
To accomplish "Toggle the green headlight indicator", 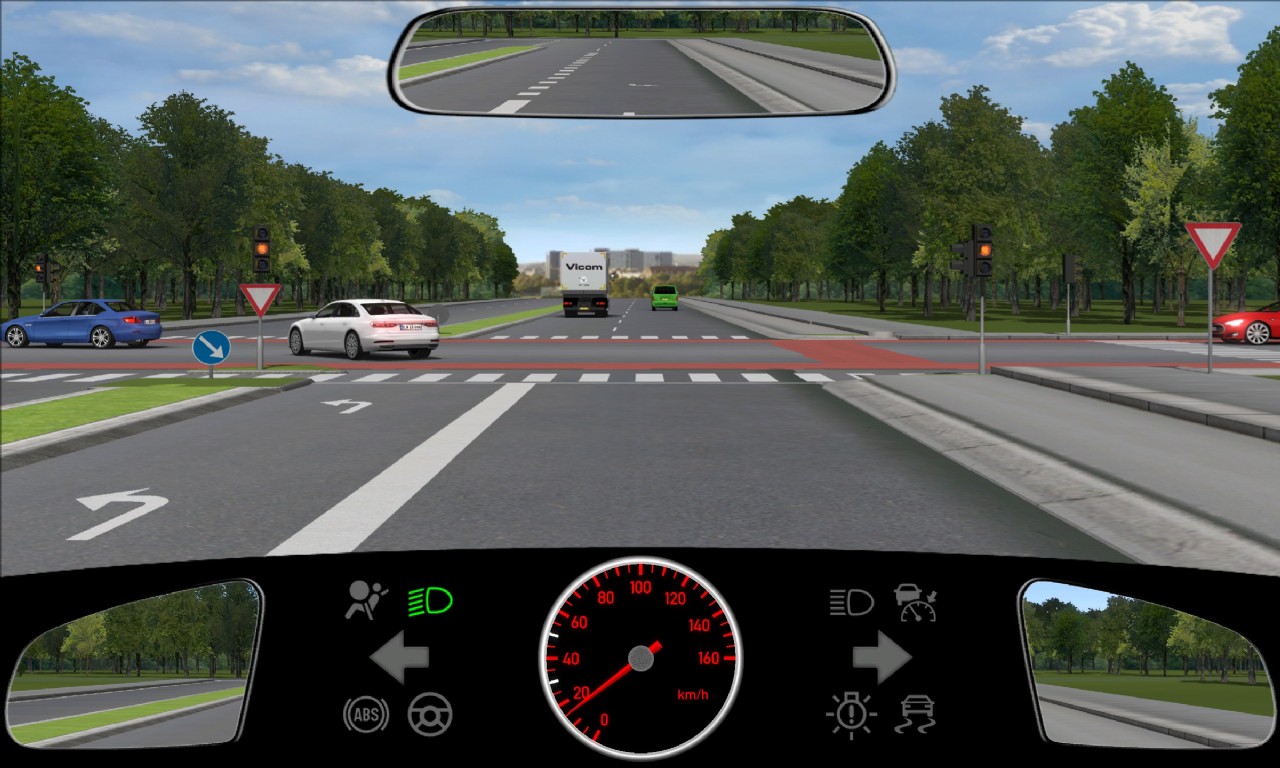I will pos(430,601).
